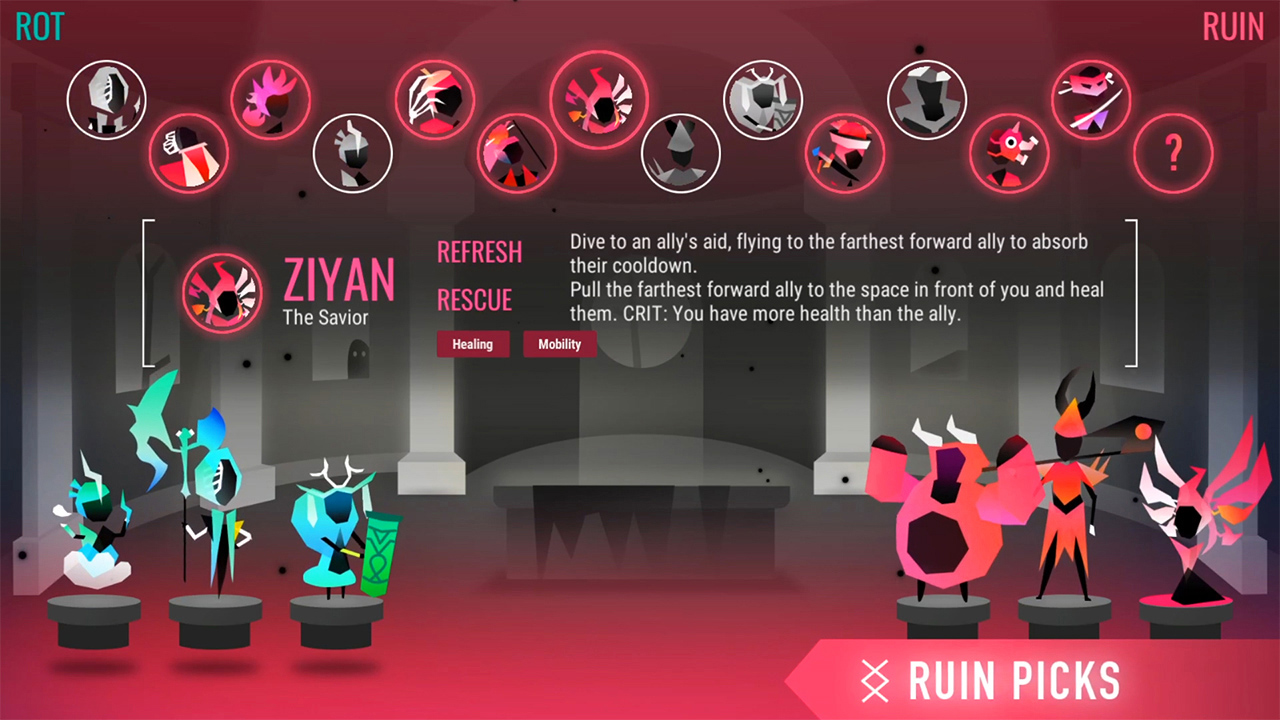This screenshot has width=1280, height=720.
Task: Select the pink mohawk hero portrait
Action: [270, 98]
